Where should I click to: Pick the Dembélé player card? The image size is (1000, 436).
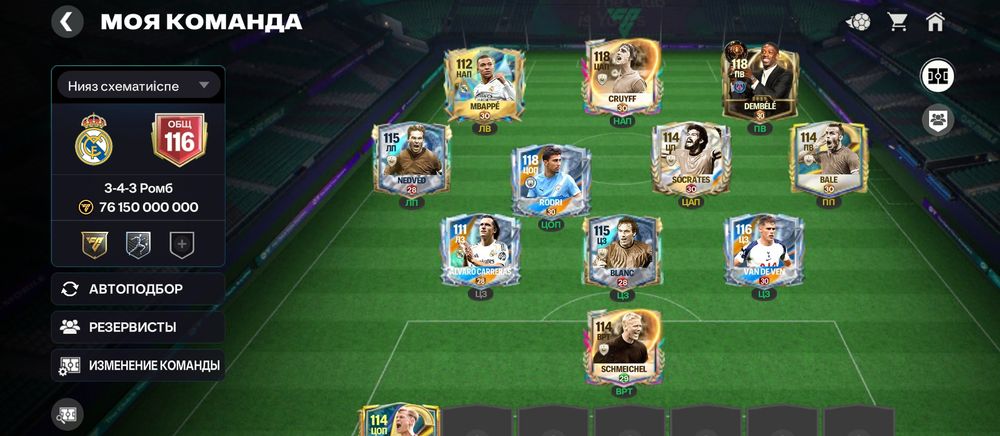(759, 84)
